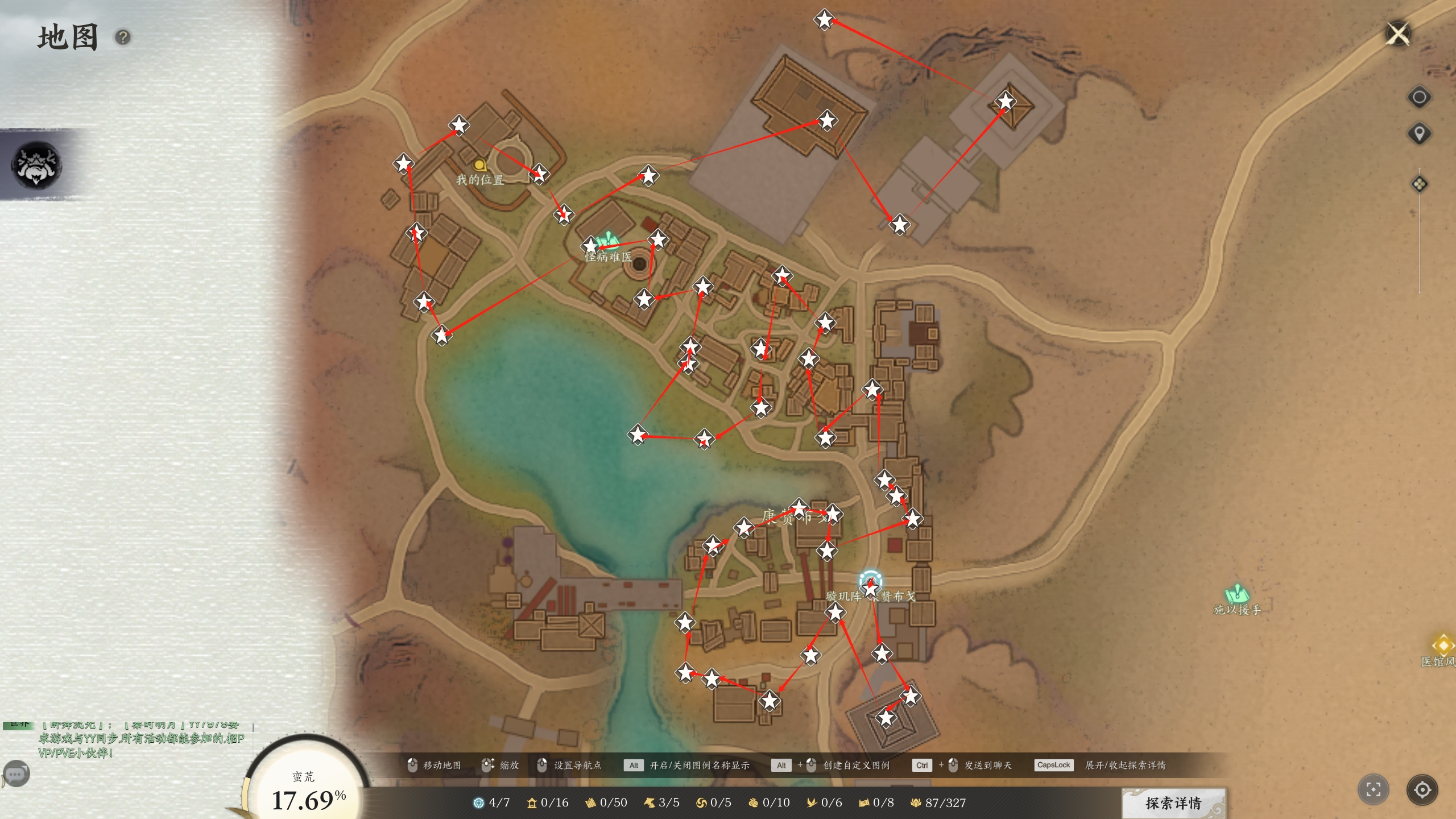
Task: Click the circle diamond button
Action: 1419,97
